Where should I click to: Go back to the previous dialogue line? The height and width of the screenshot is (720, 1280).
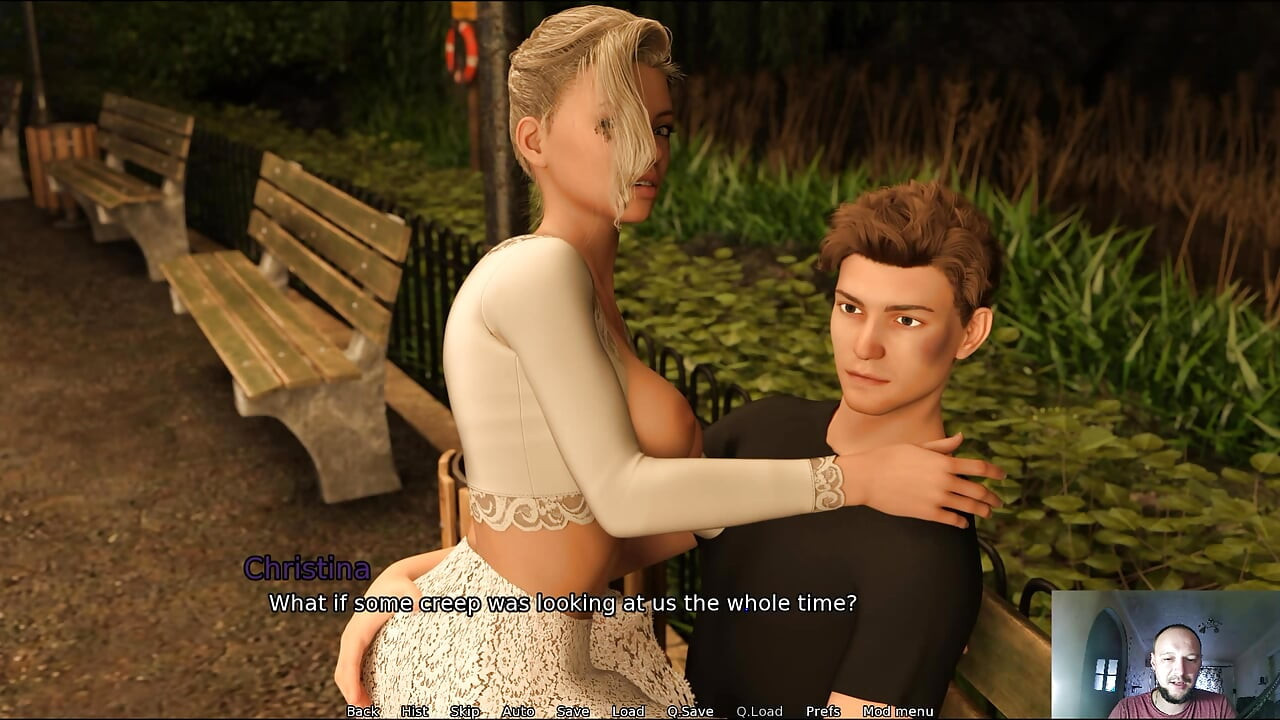point(363,711)
